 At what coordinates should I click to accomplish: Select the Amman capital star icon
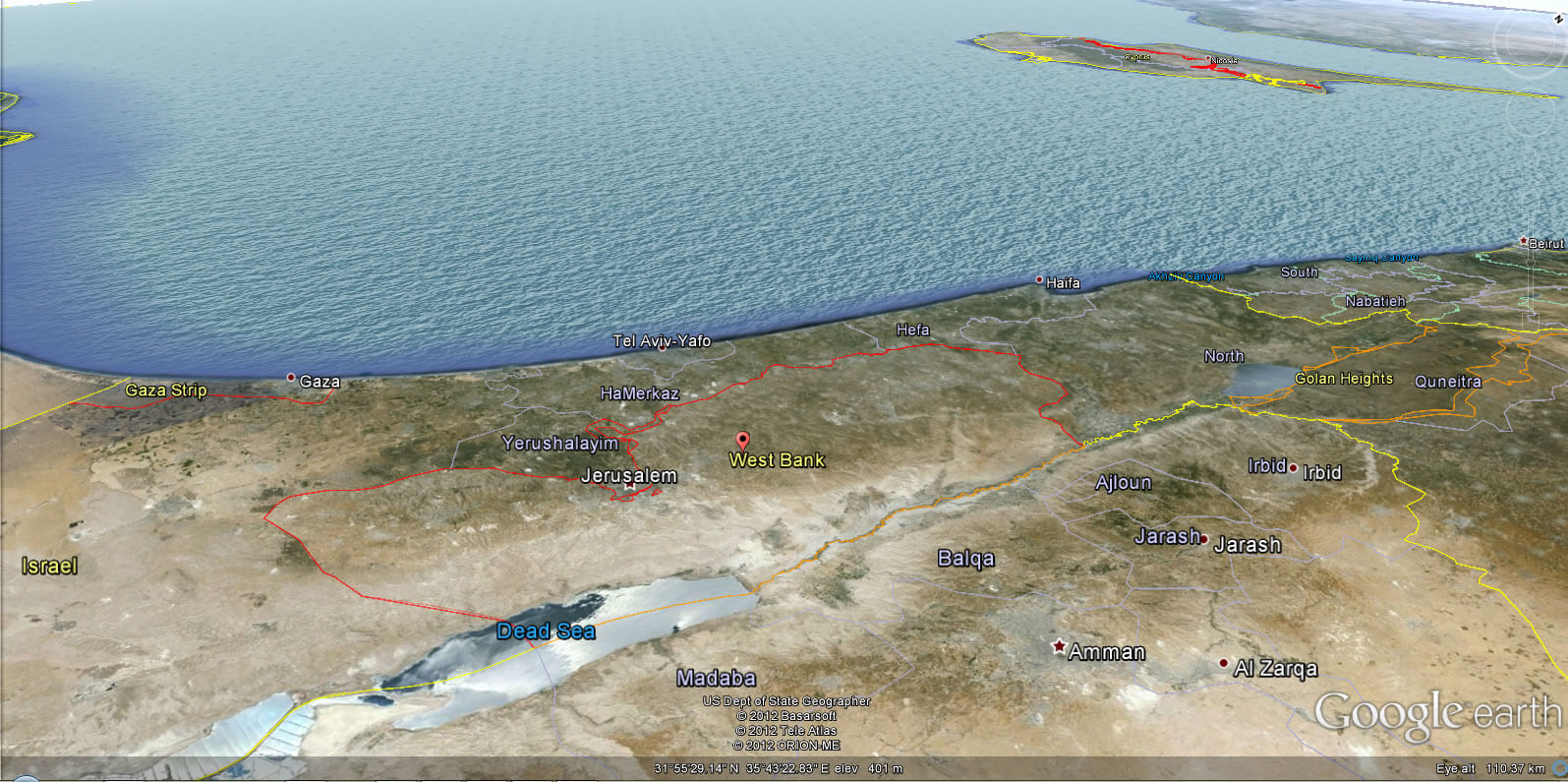pos(1060,647)
